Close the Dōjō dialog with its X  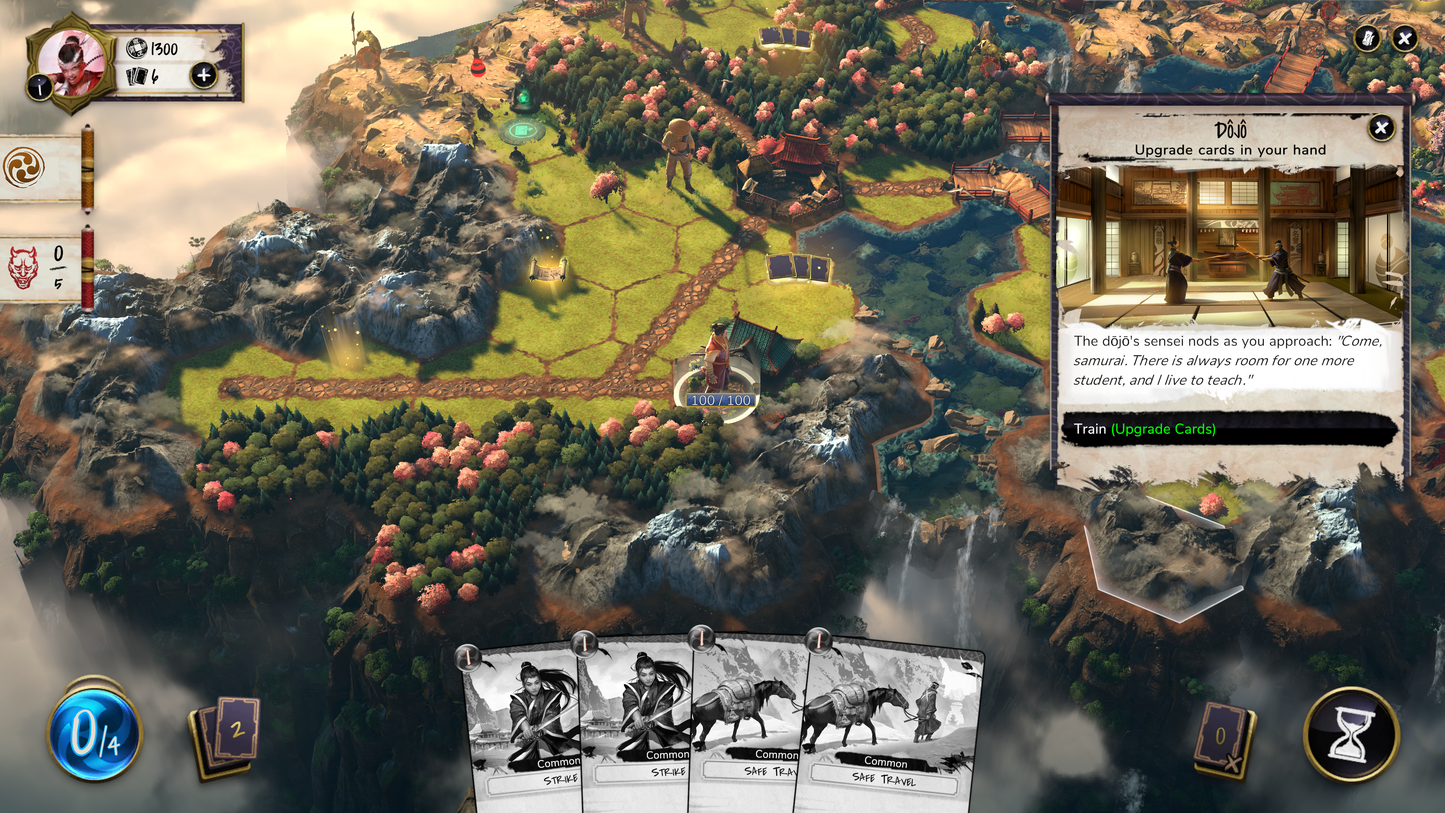coord(1383,126)
